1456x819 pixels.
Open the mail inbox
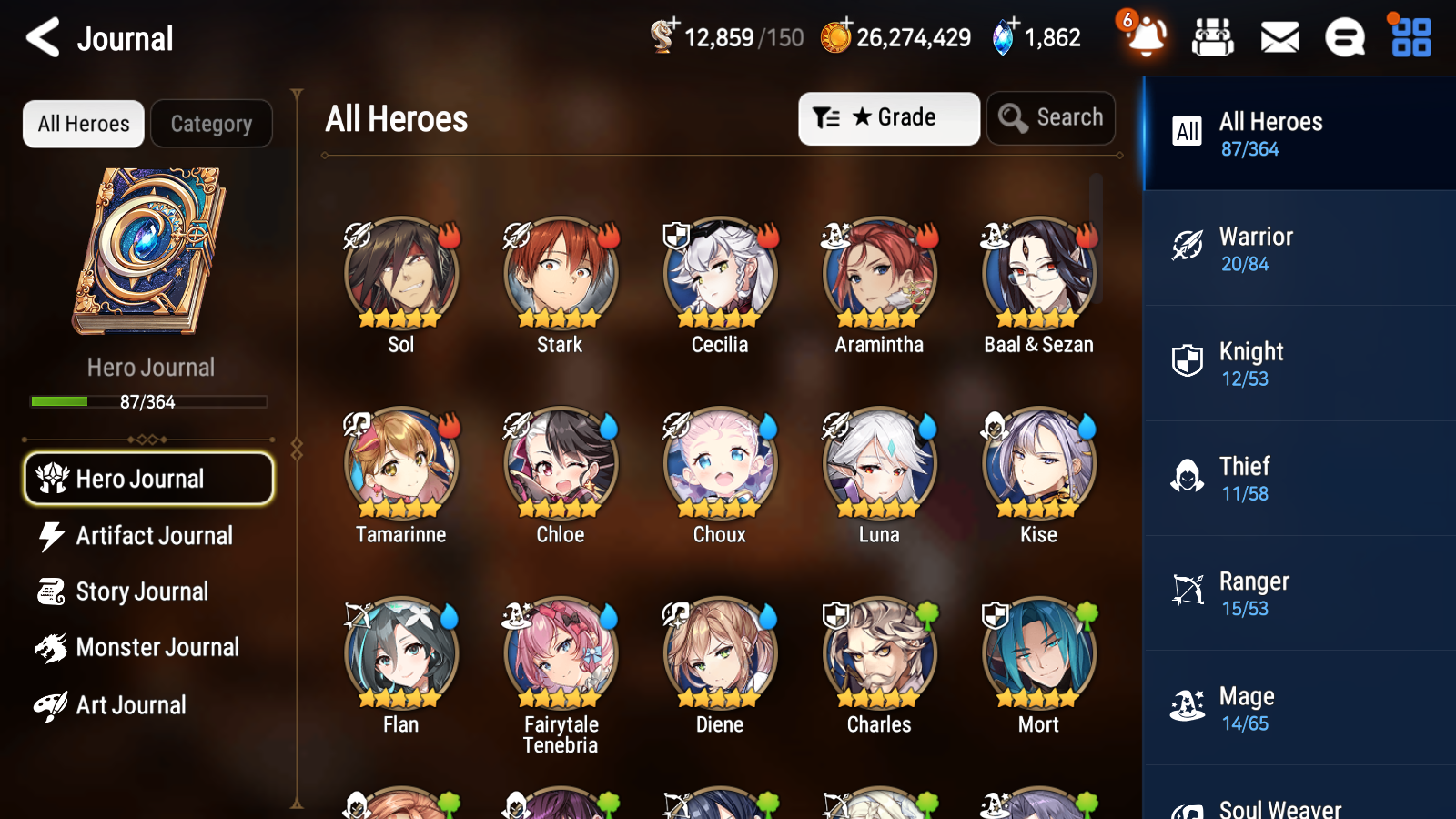[x=1279, y=37]
